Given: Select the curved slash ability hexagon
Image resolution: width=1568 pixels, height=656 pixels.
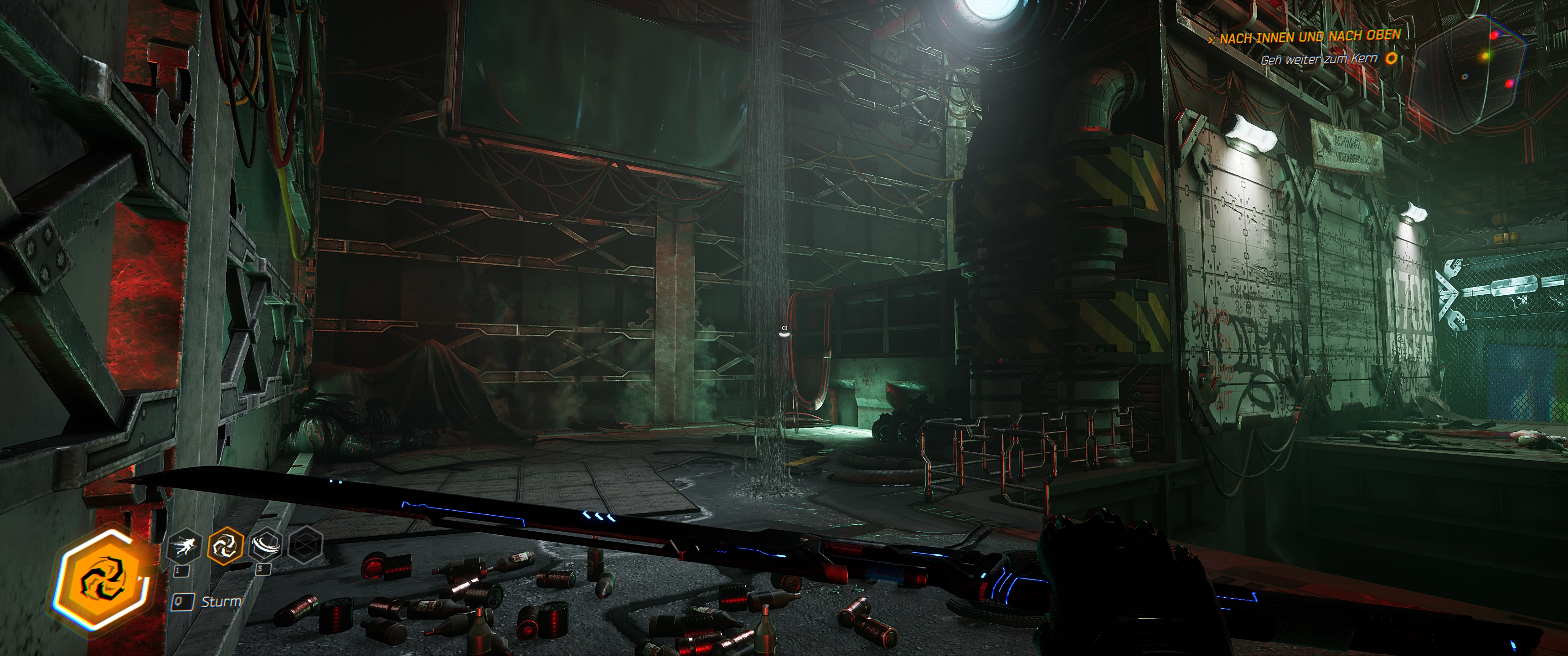Looking at the screenshot, I should click(265, 545).
